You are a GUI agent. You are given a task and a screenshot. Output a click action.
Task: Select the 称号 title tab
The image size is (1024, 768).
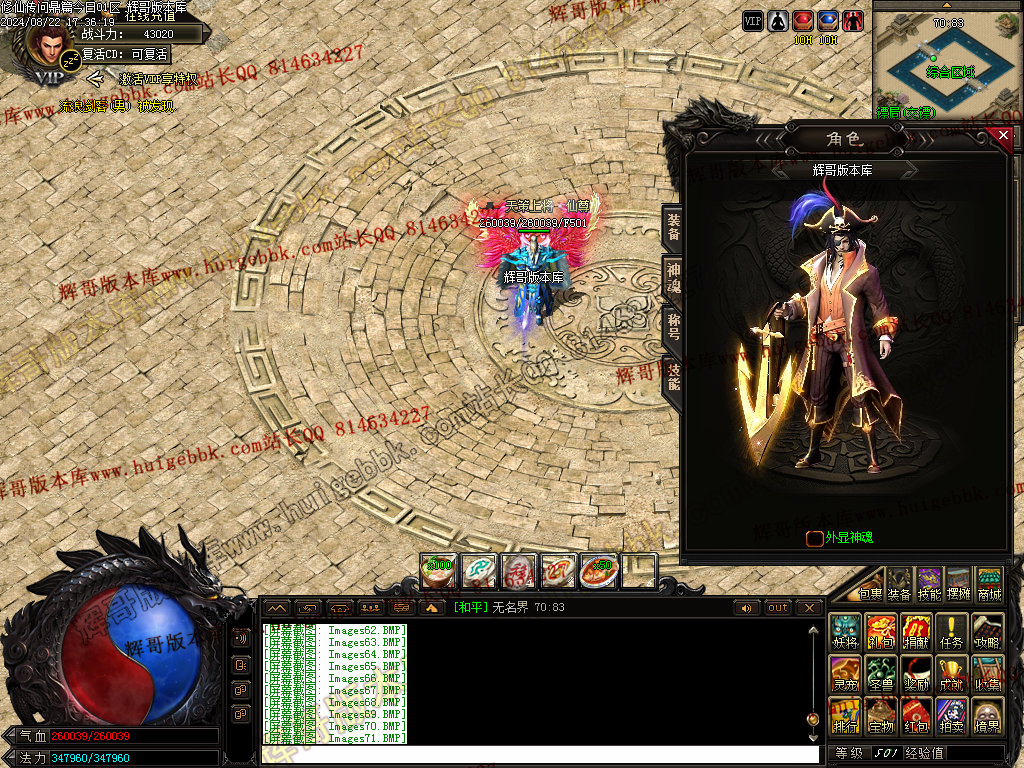point(674,326)
